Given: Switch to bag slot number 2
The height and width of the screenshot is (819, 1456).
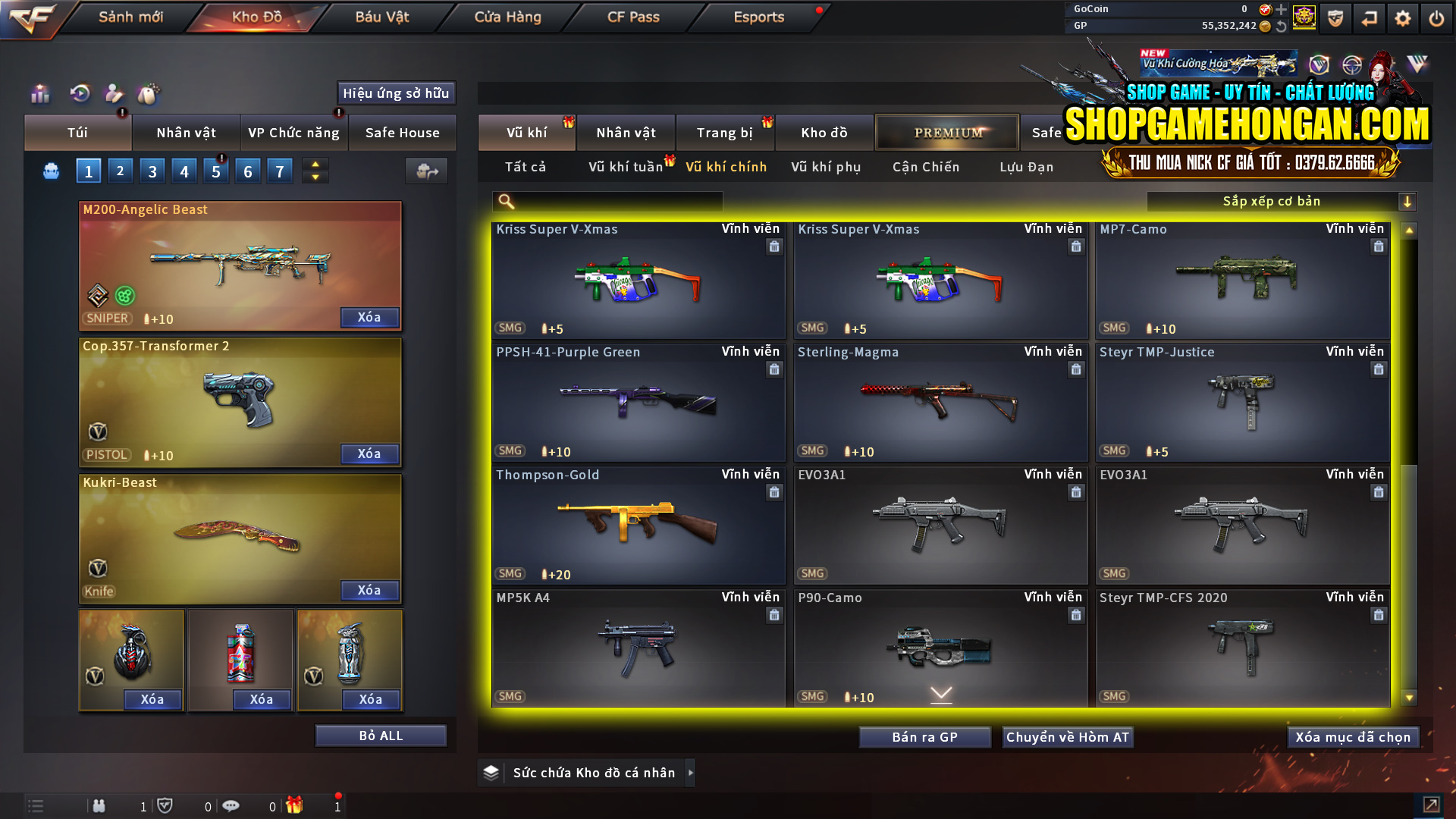Looking at the screenshot, I should 120,170.
